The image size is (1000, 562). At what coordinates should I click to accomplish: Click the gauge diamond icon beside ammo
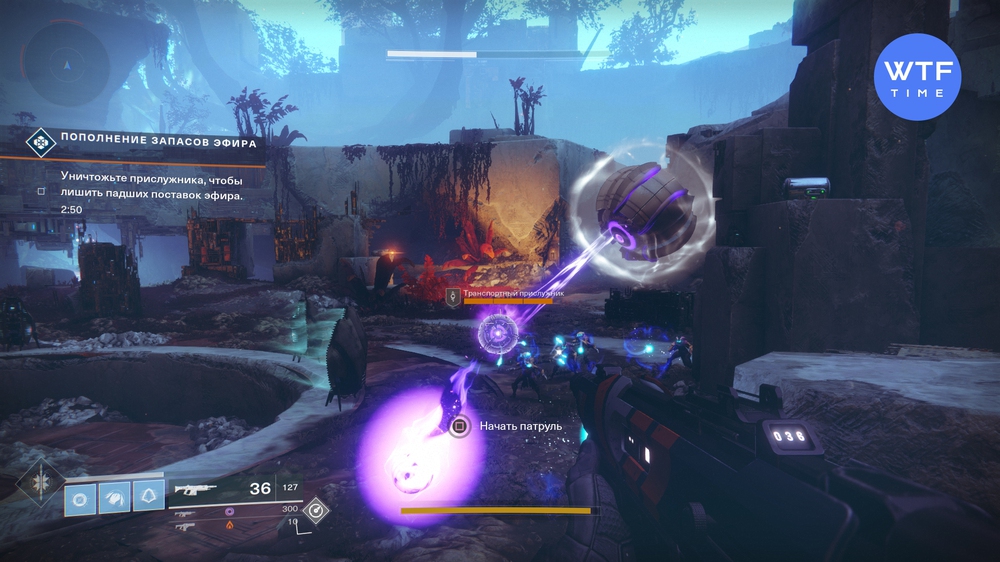coord(316,510)
